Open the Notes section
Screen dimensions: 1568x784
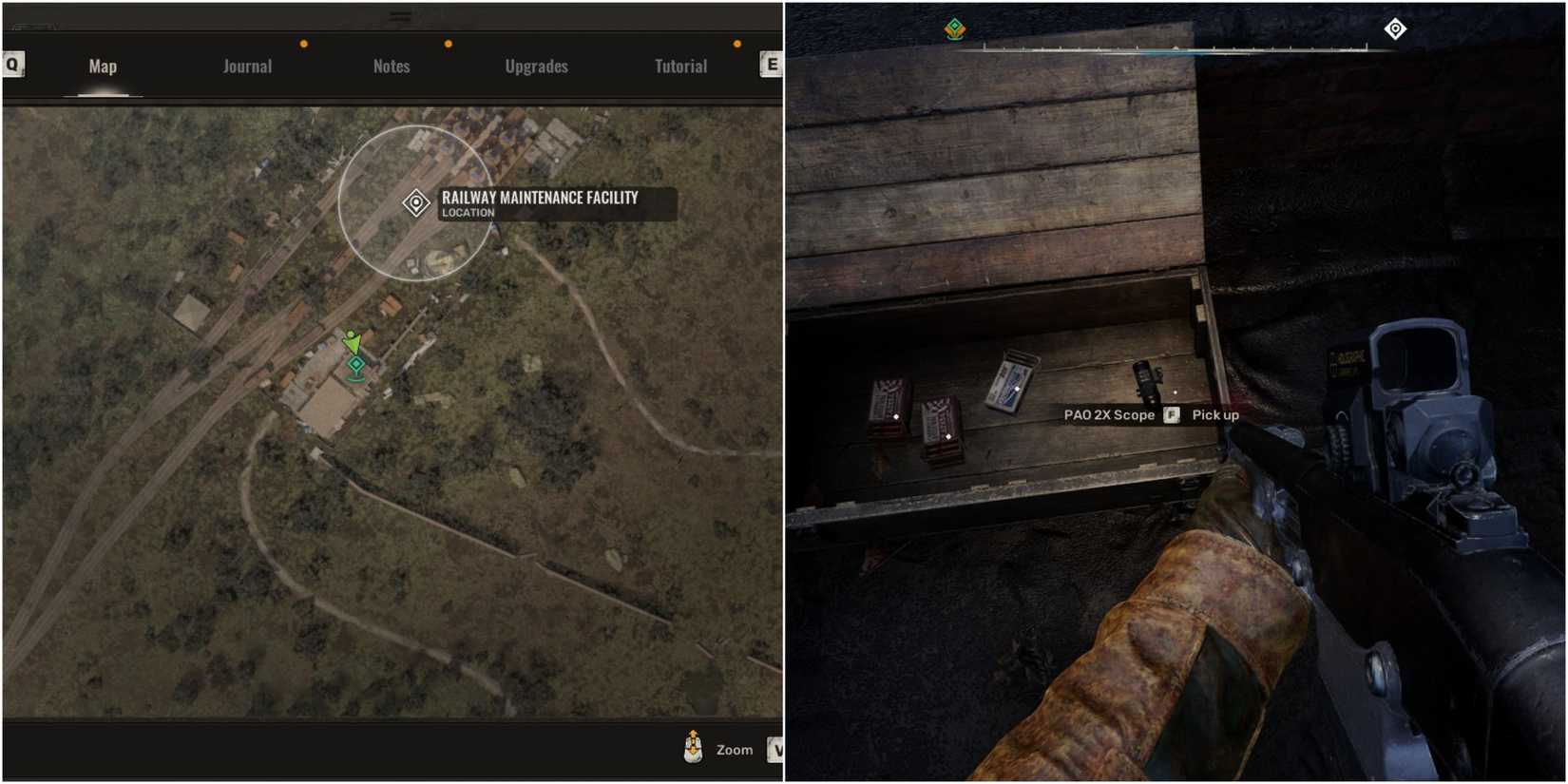[391, 66]
